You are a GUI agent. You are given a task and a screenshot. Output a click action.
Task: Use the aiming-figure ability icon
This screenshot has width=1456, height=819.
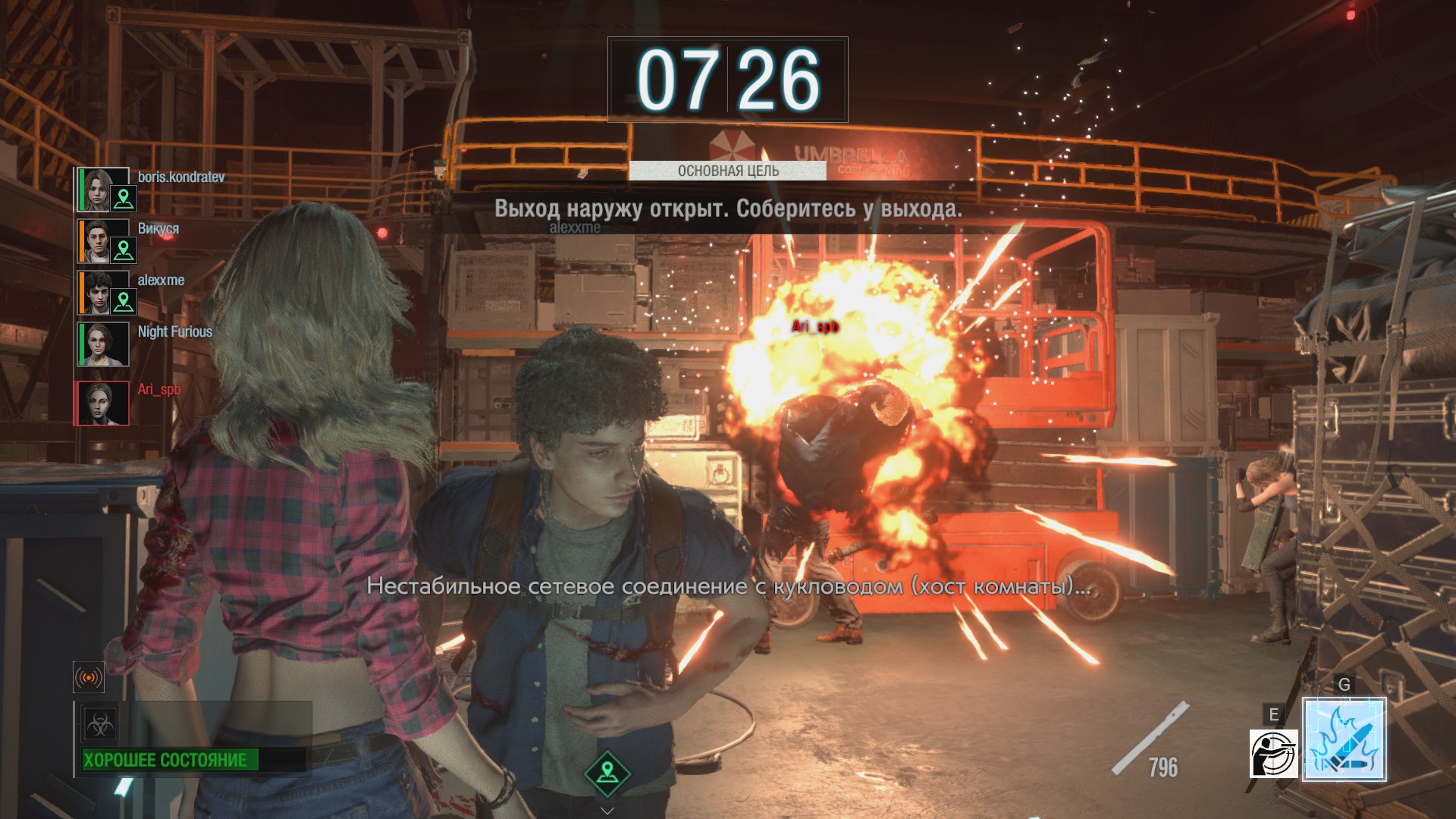(x=1273, y=753)
